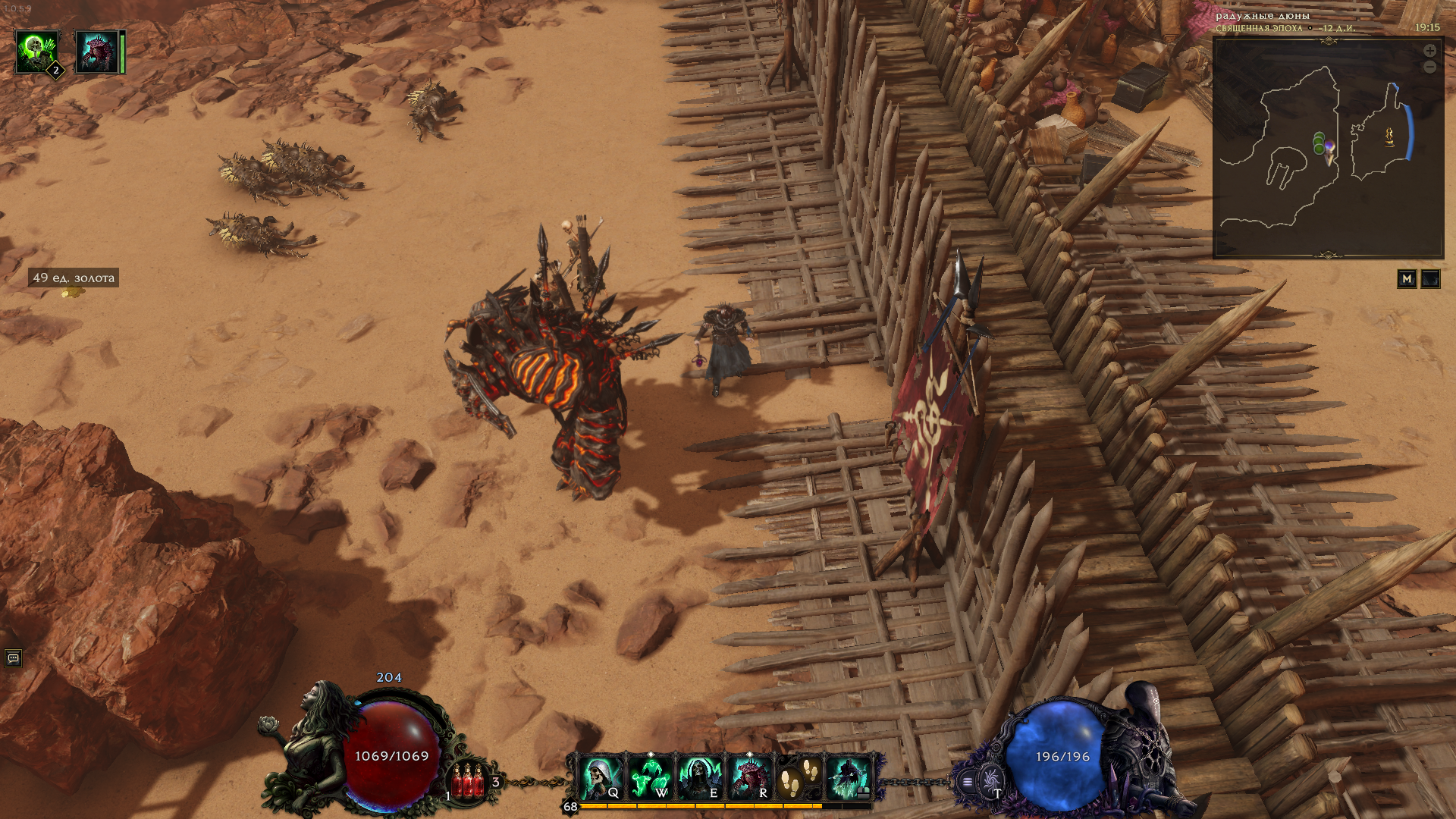Select the golden statue marker on minimap
This screenshot has height=819, width=1456.
[x=1389, y=136]
